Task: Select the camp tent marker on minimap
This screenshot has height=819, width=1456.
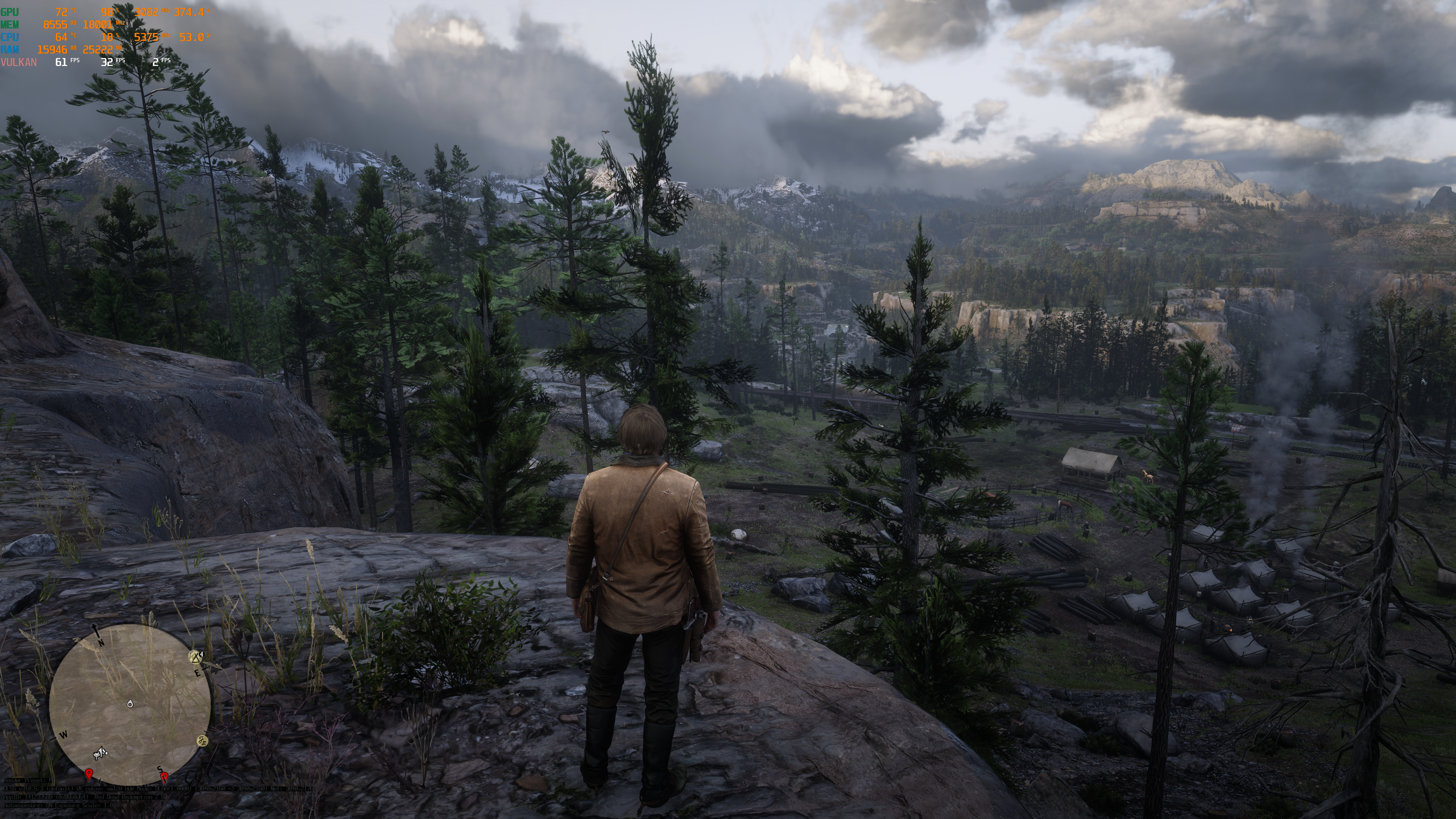Action: (x=196, y=657)
